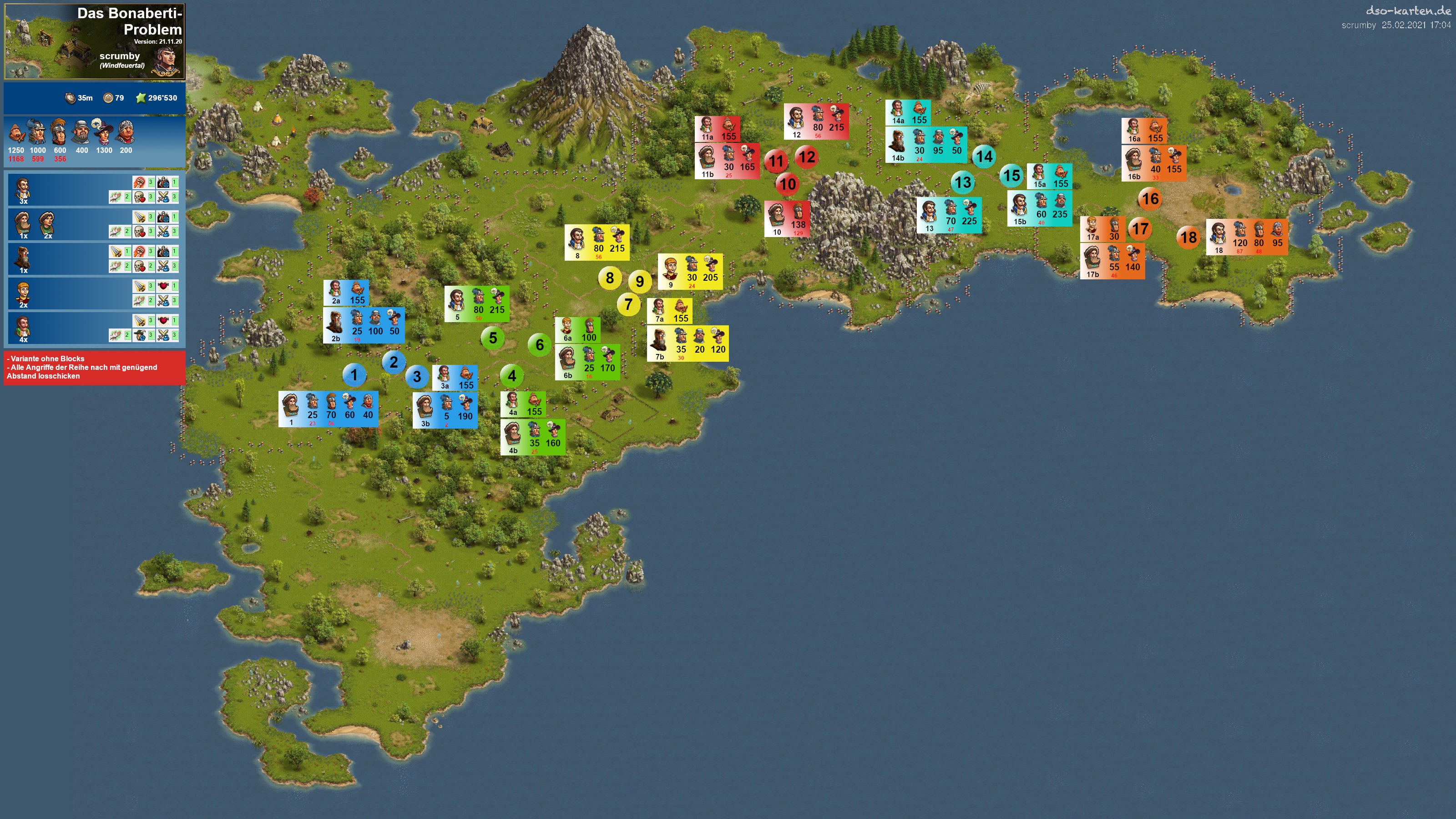Screen dimensions: 1456x819
Task: Choose green camp marker 5
Action: point(493,338)
